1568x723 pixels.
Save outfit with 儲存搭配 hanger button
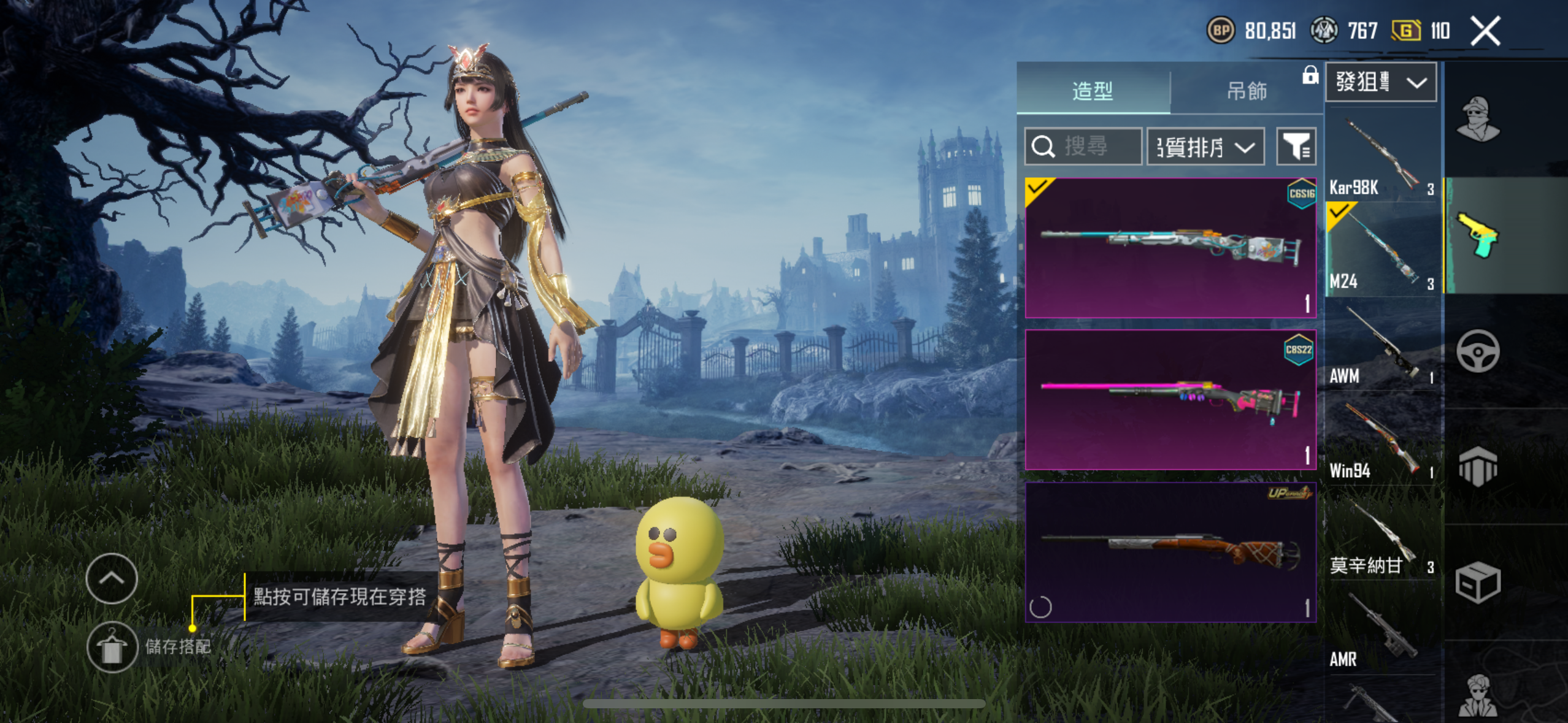(112, 647)
